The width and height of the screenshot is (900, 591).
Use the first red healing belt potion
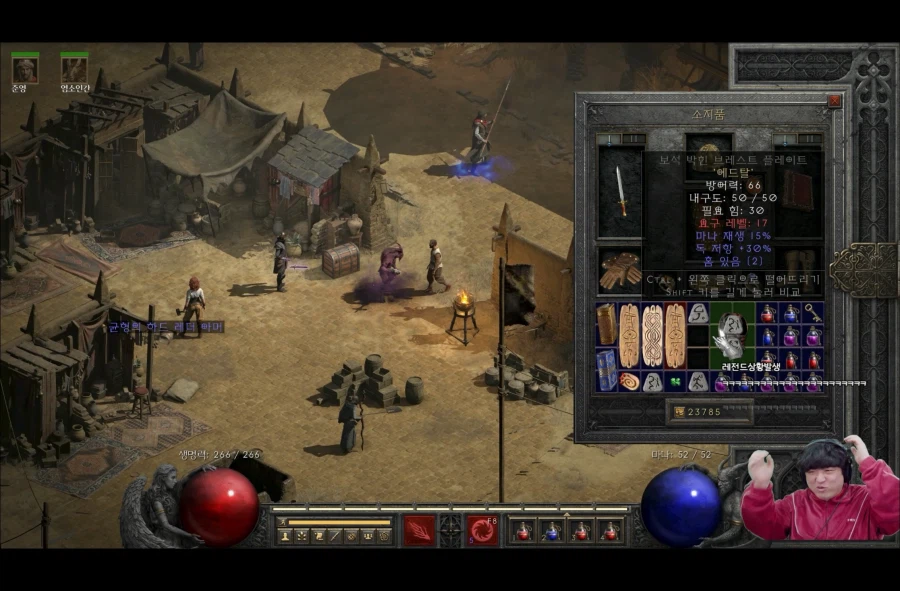point(521,530)
